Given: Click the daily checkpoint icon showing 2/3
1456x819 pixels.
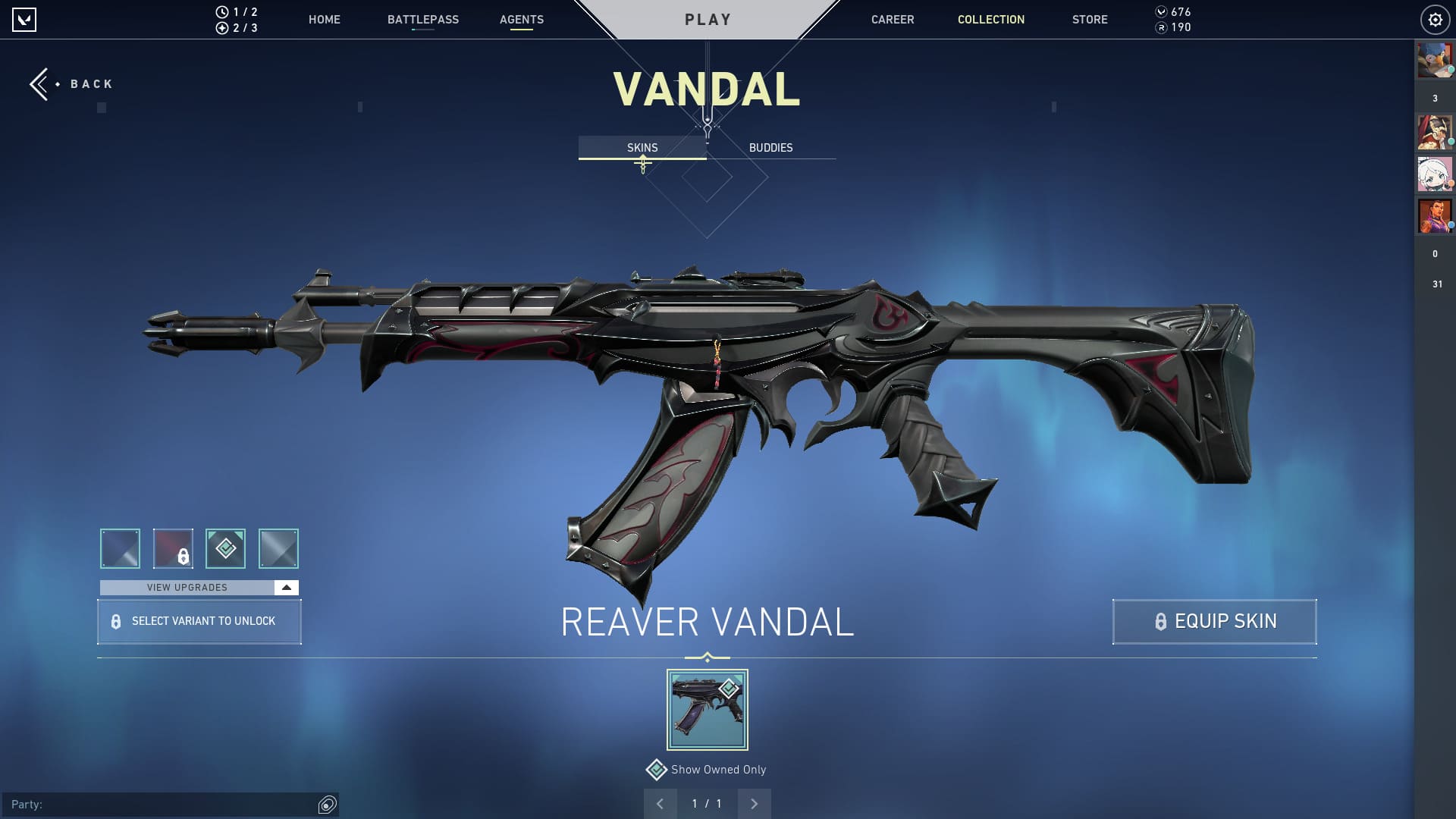Looking at the screenshot, I should coord(221,28).
